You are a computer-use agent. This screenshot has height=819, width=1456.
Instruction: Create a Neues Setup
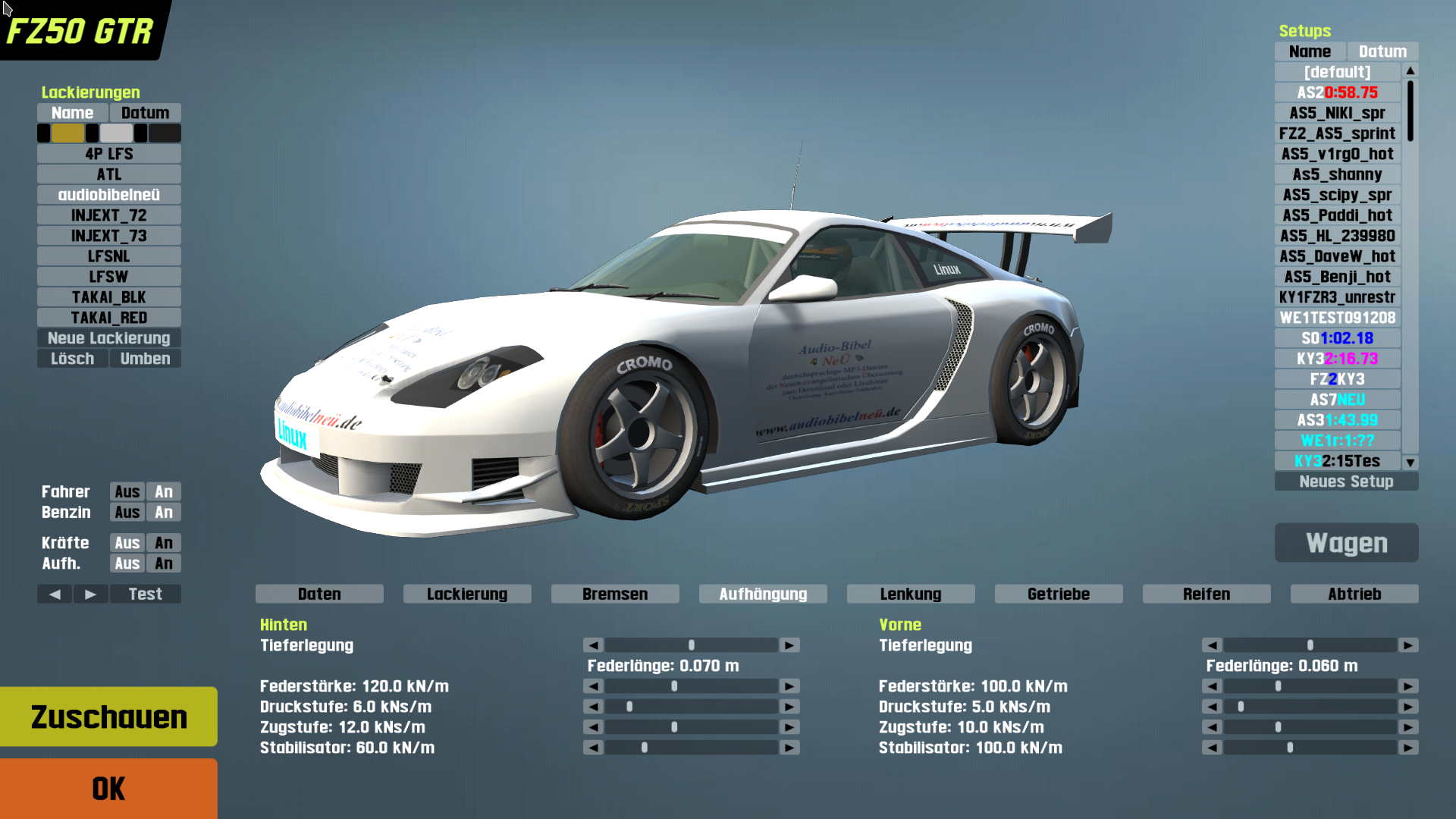(x=1346, y=482)
